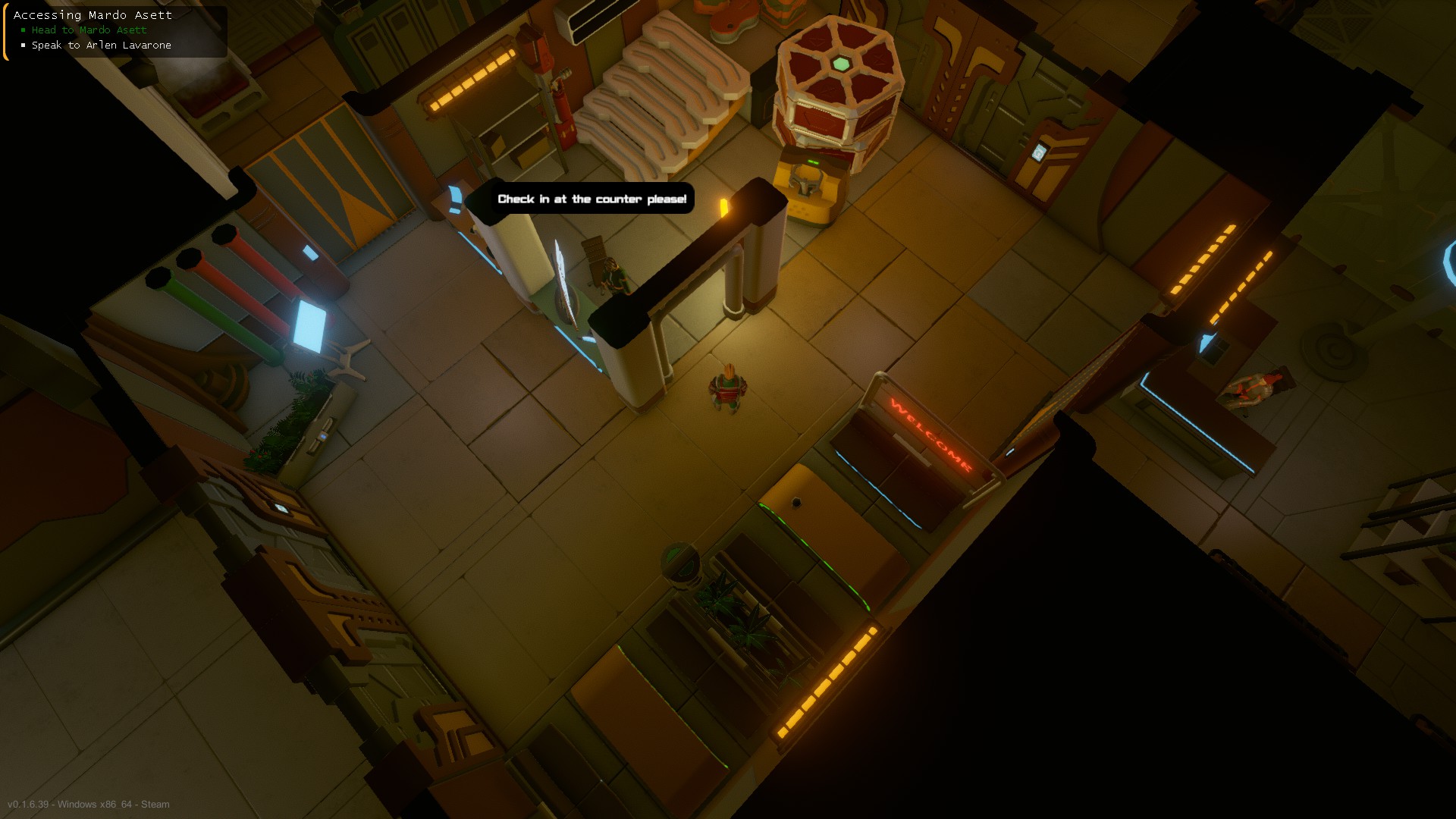Select the 'Head to Mardo Asett' objective entry
1456x819 pixels.
[x=88, y=30]
